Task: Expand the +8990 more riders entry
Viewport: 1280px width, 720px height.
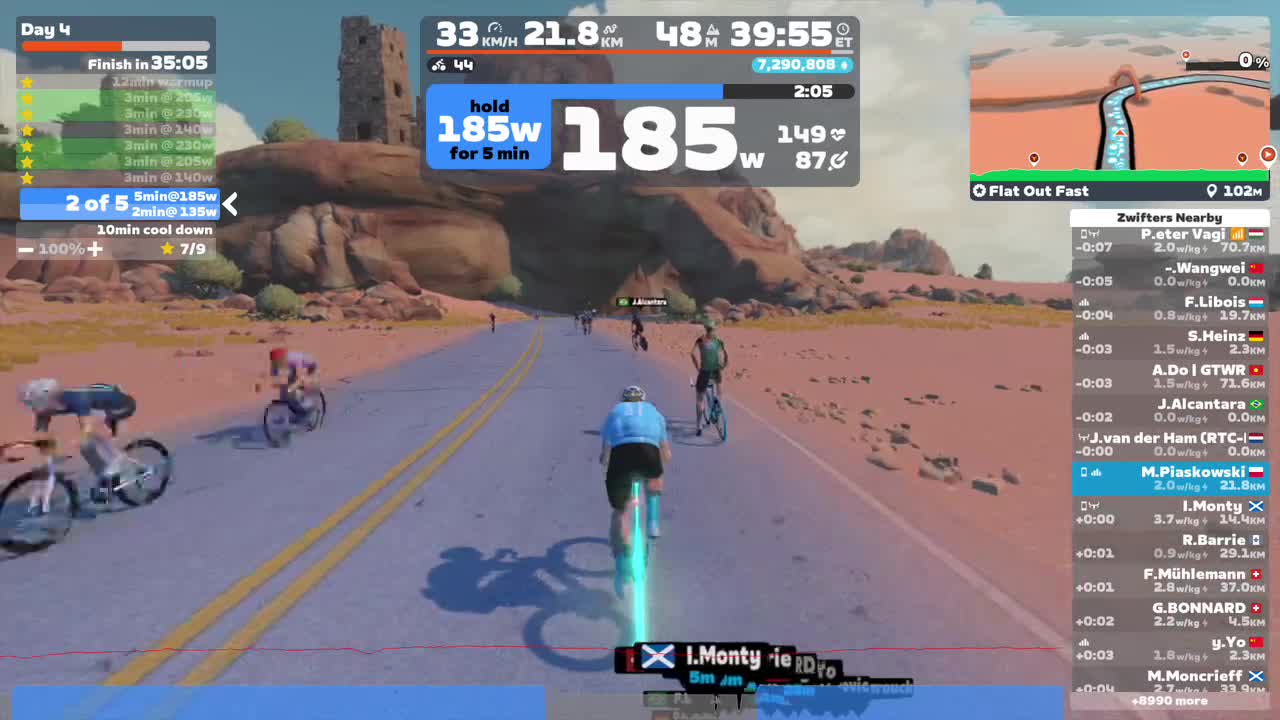Action: click(1170, 701)
